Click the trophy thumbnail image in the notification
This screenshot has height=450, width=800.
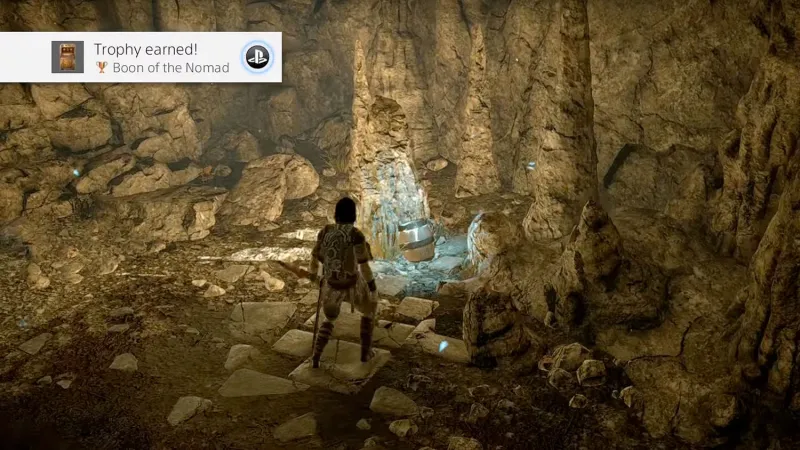(67, 57)
